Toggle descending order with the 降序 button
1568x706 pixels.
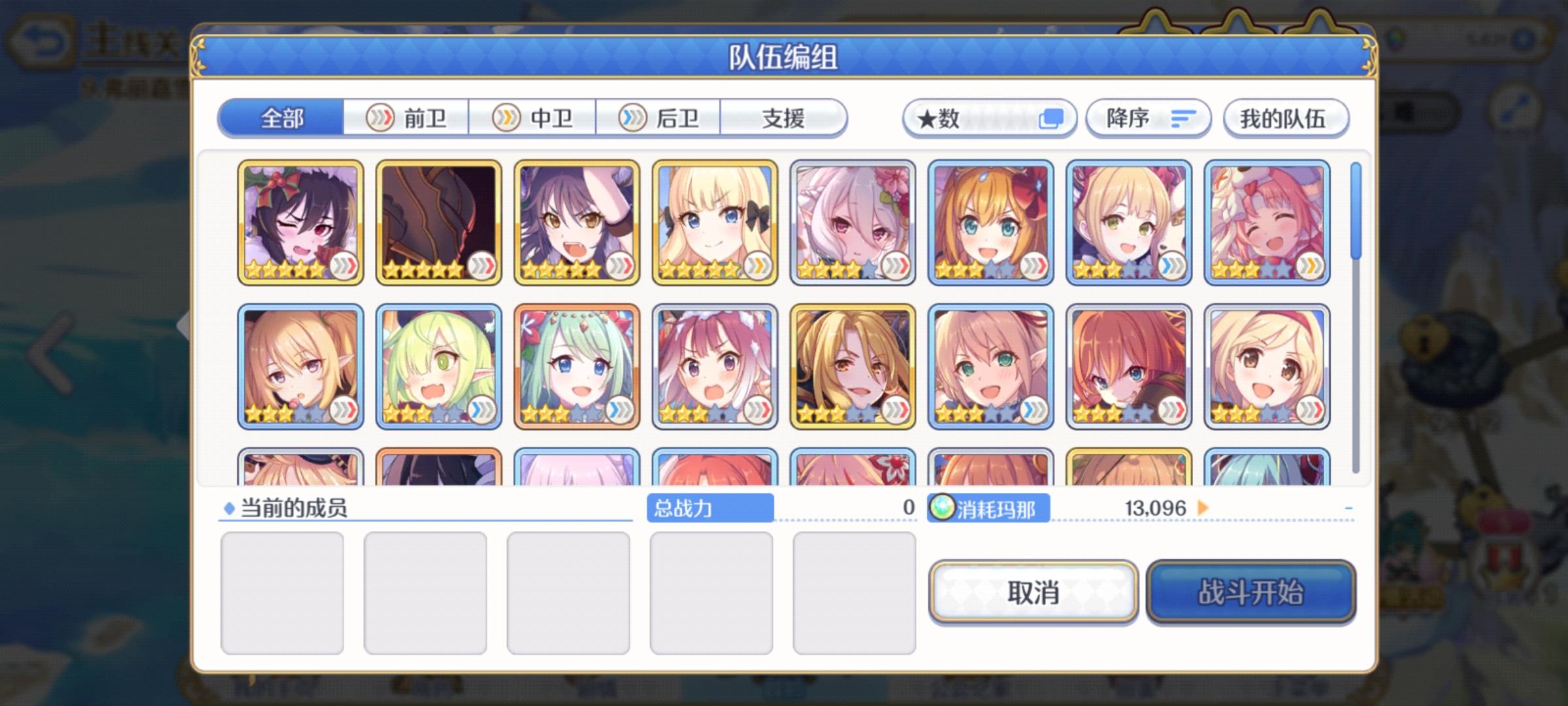[x=1147, y=118]
